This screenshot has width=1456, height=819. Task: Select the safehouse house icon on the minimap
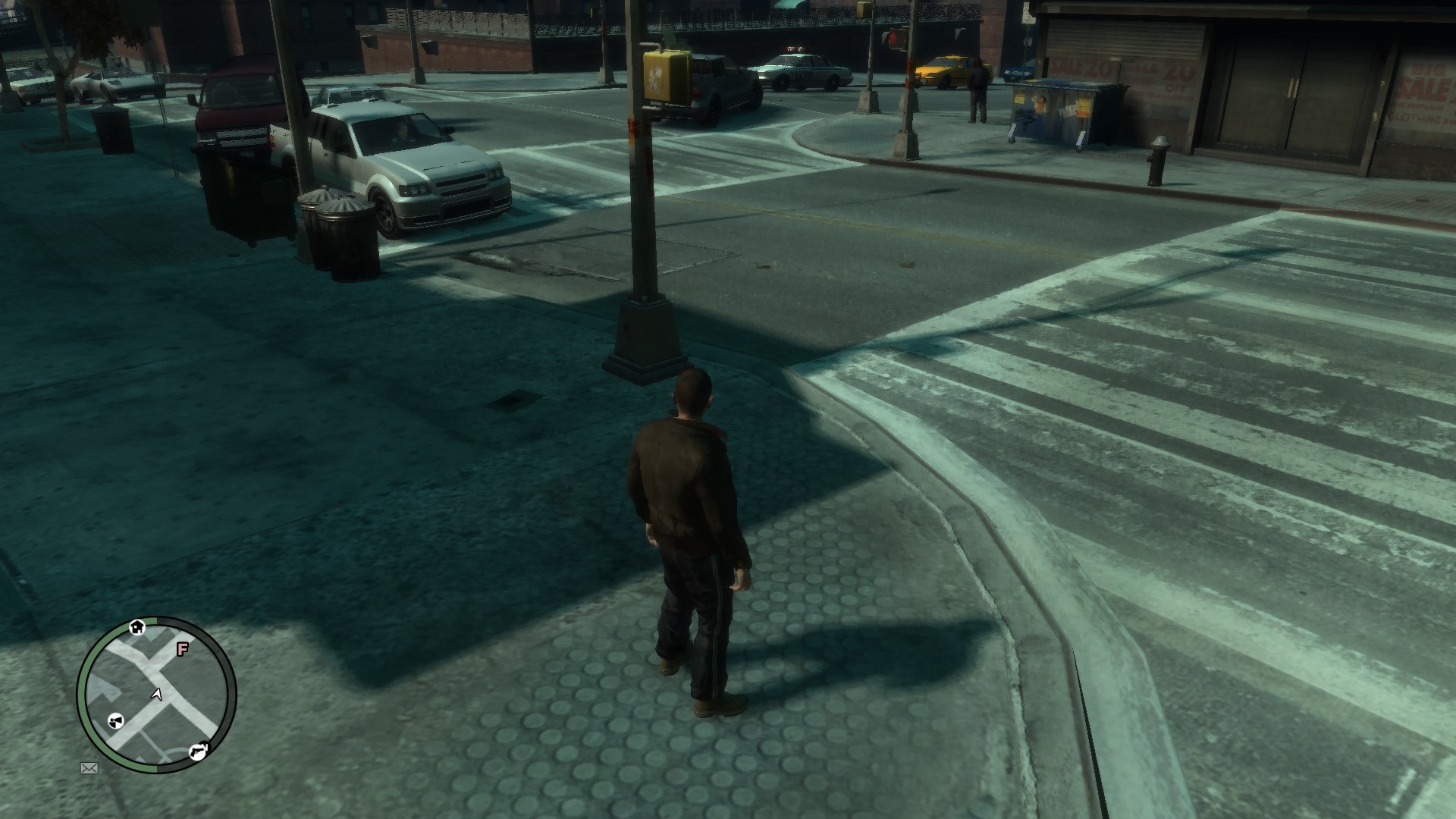click(x=137, y=628)
